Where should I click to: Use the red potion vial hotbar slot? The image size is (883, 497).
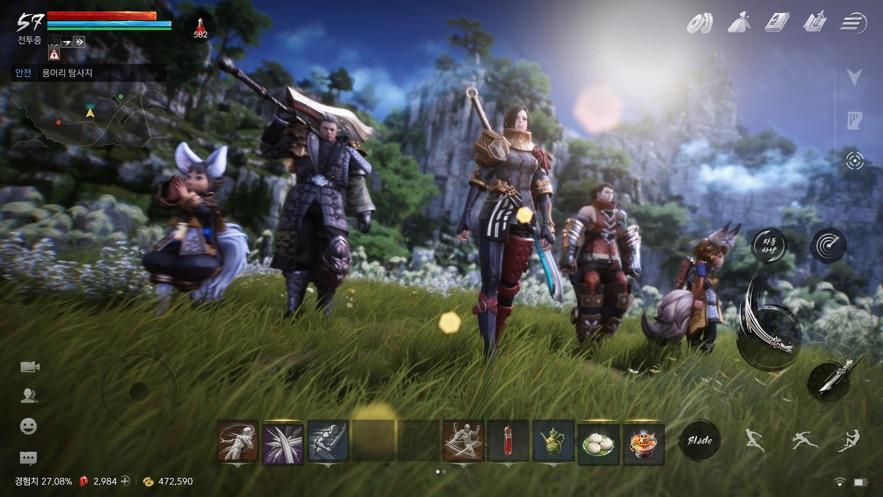click(508, 440)
